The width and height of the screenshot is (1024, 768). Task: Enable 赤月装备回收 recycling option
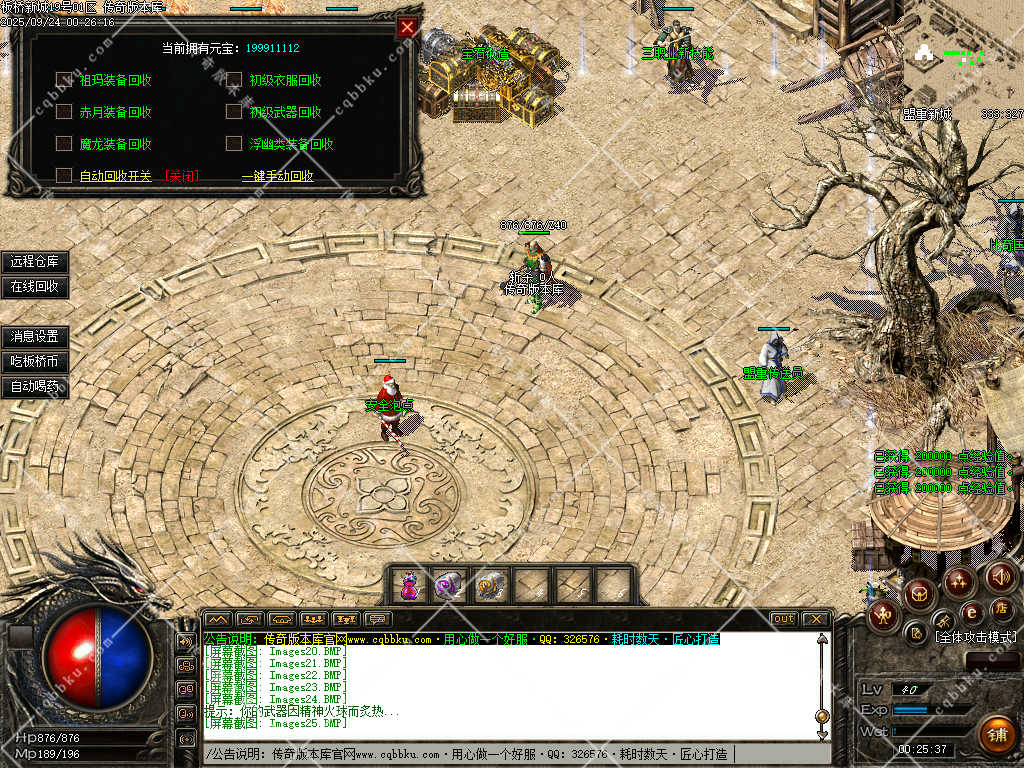[x=64, y=112]
